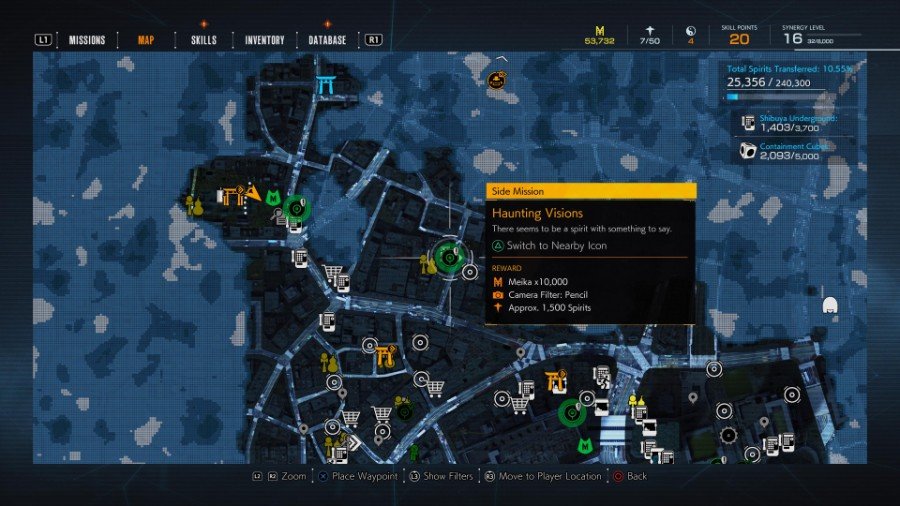Open the Database tab

[x=327, y=40]
